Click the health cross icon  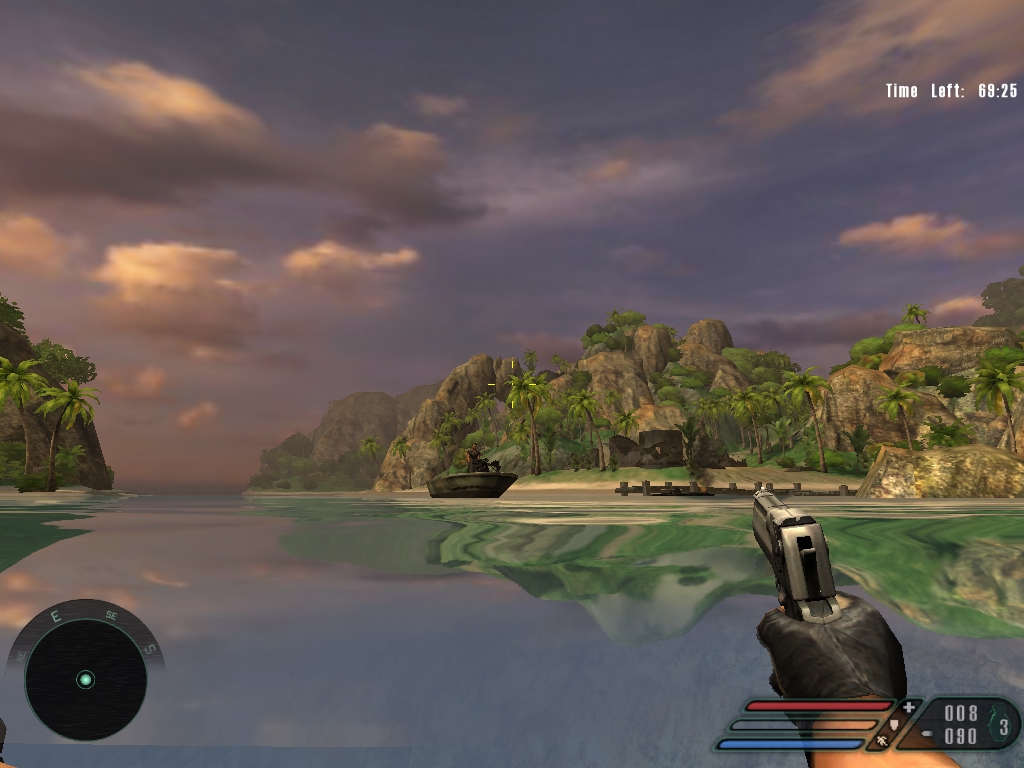click(x=909, y=708)
